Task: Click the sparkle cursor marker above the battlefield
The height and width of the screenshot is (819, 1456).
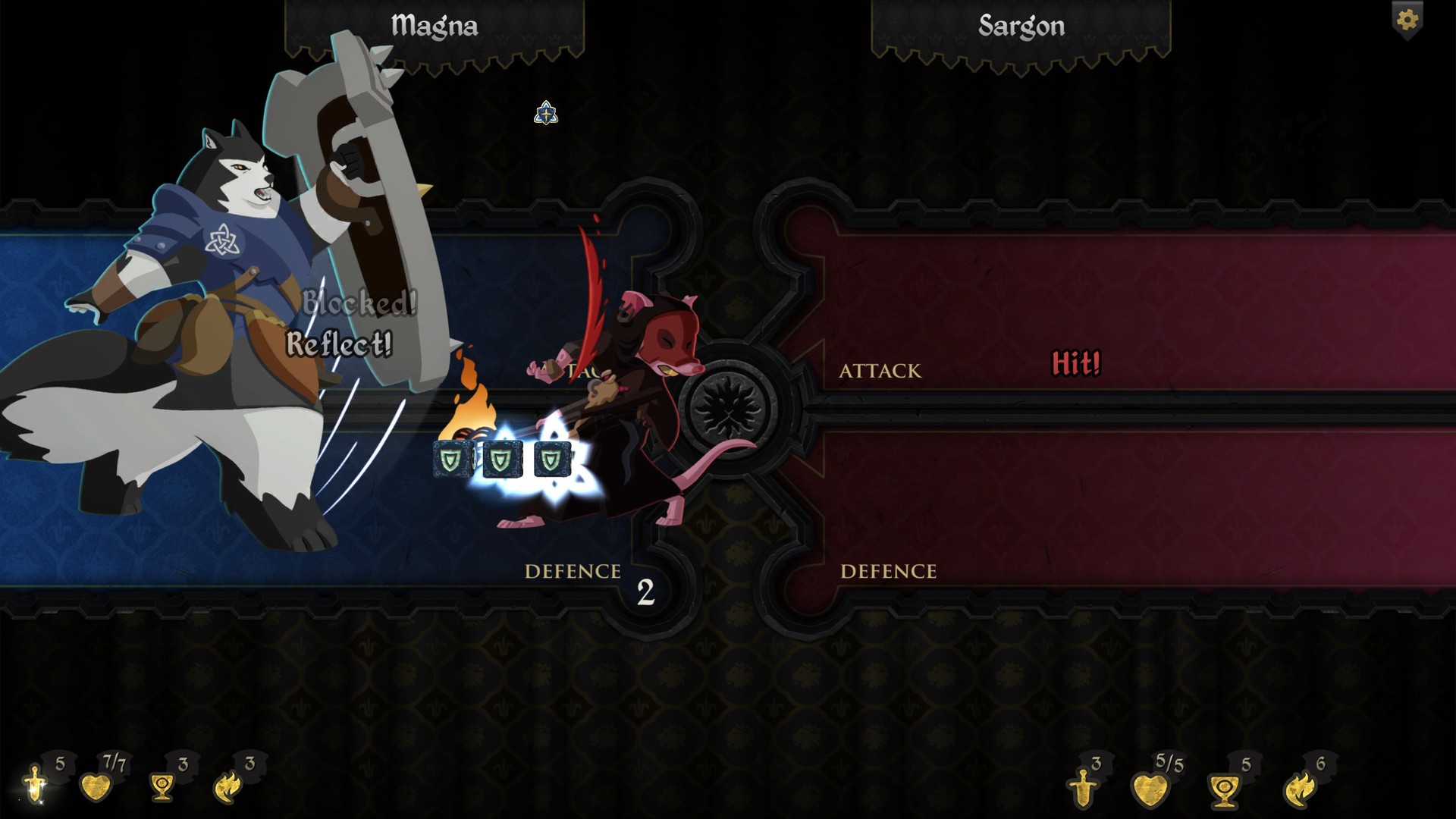Action: (547, 114)
